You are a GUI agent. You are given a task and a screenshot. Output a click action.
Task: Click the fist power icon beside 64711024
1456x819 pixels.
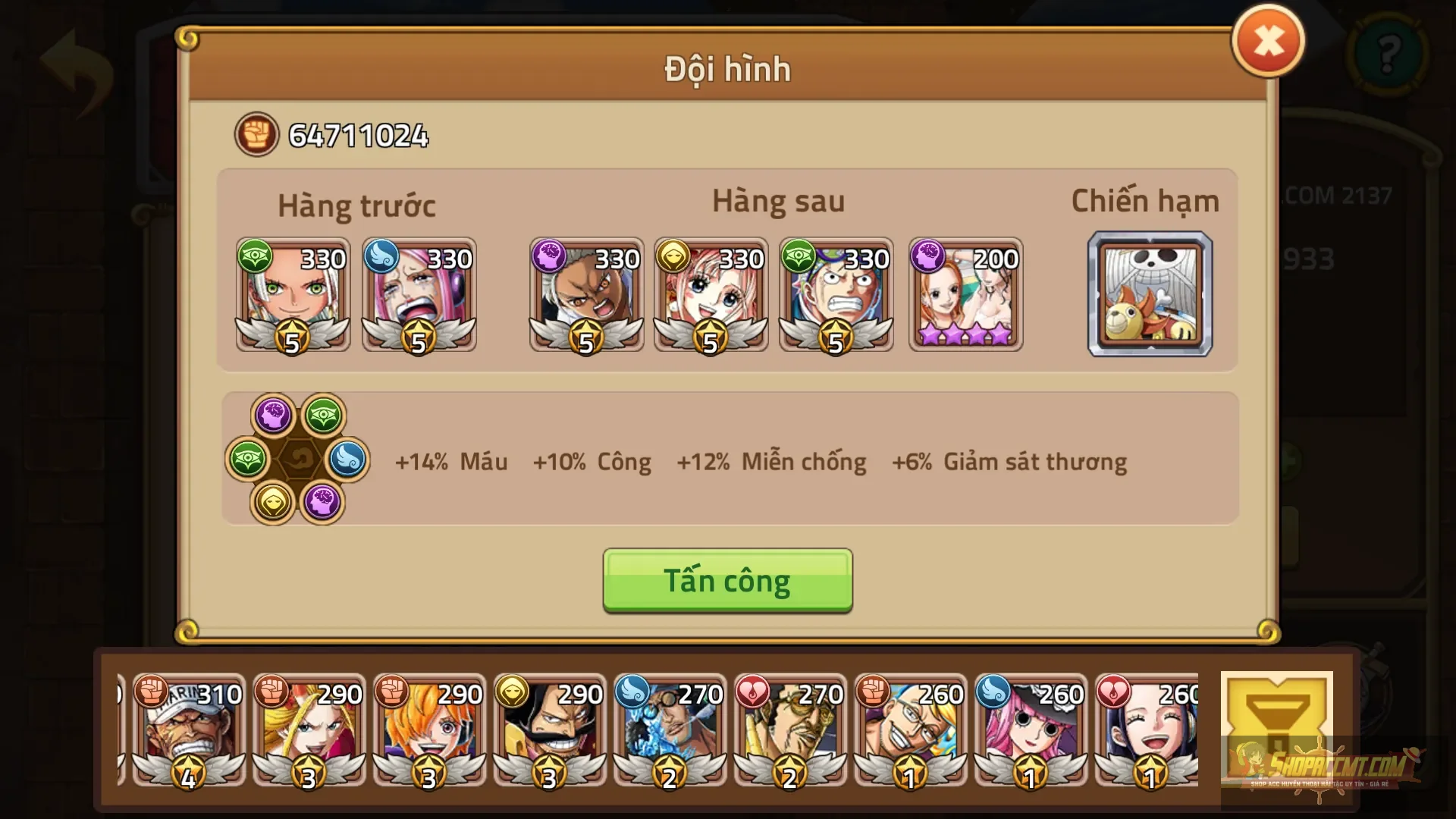click(256, 136)
